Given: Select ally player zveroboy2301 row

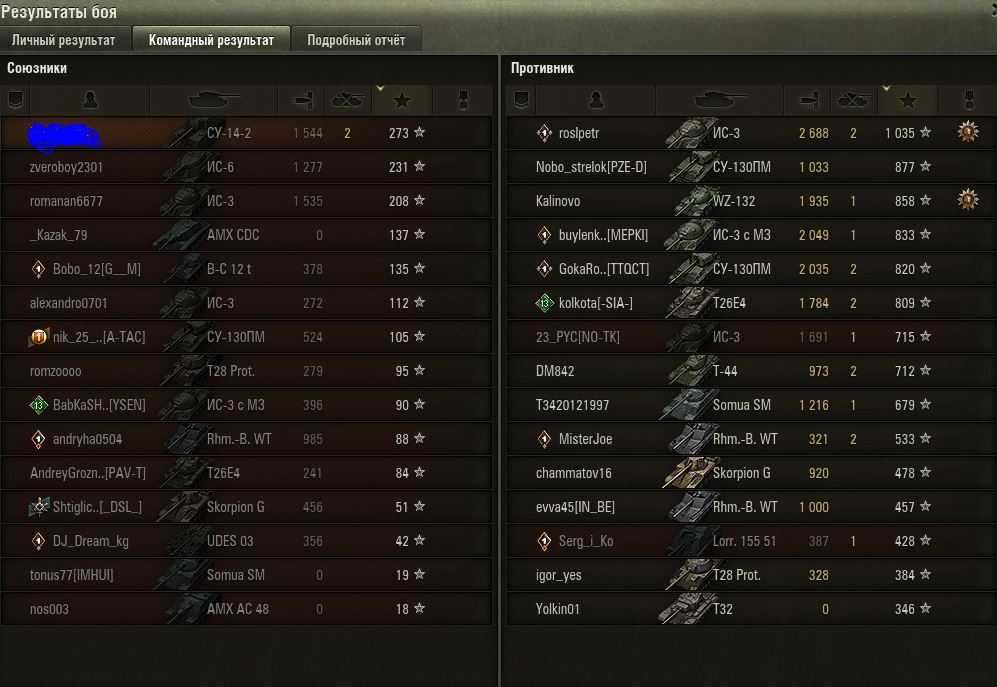Looking at the screenshot, I should pos(67,167).
